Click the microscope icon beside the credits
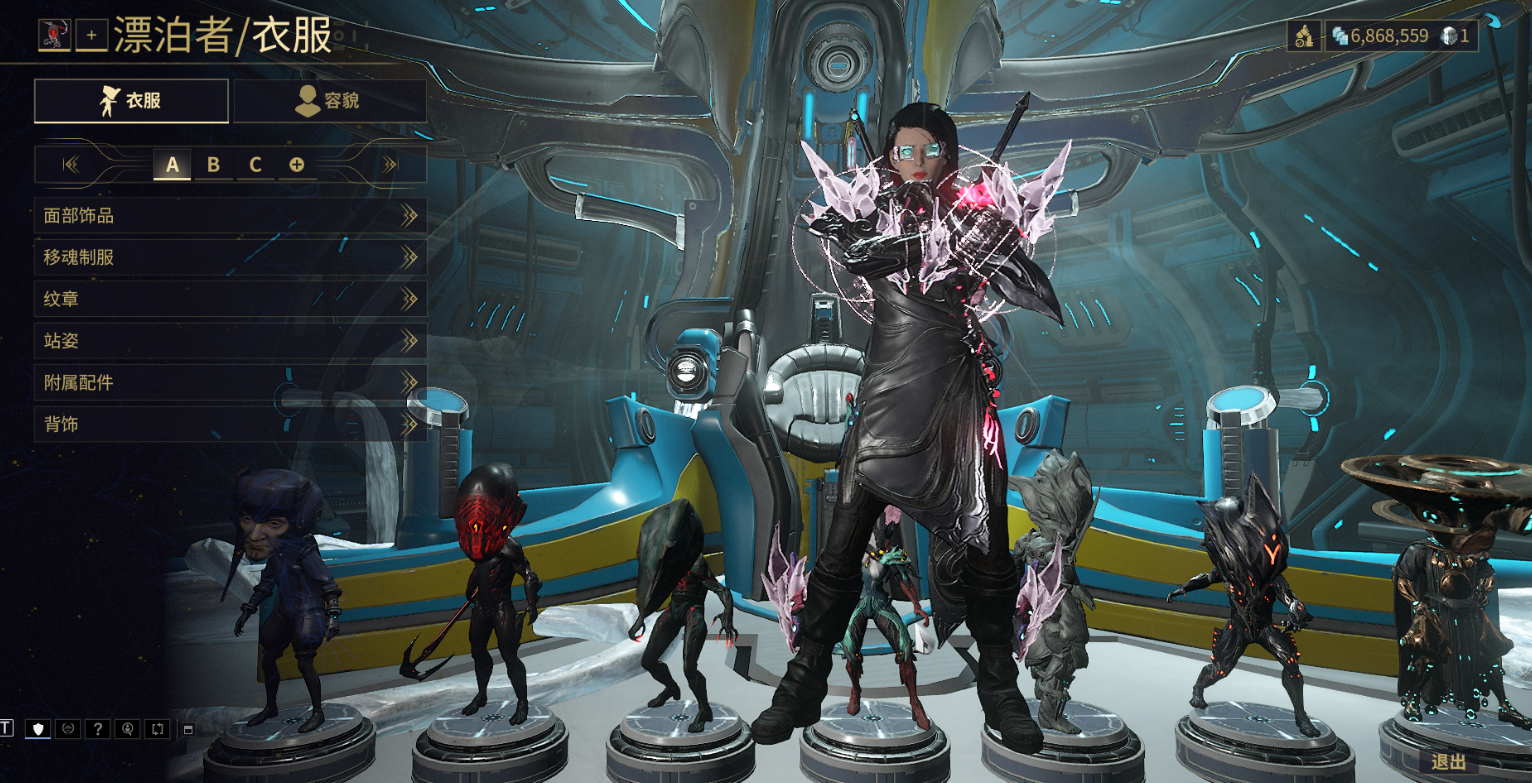The image size is (1532, 783). (x=1304, y=37)
